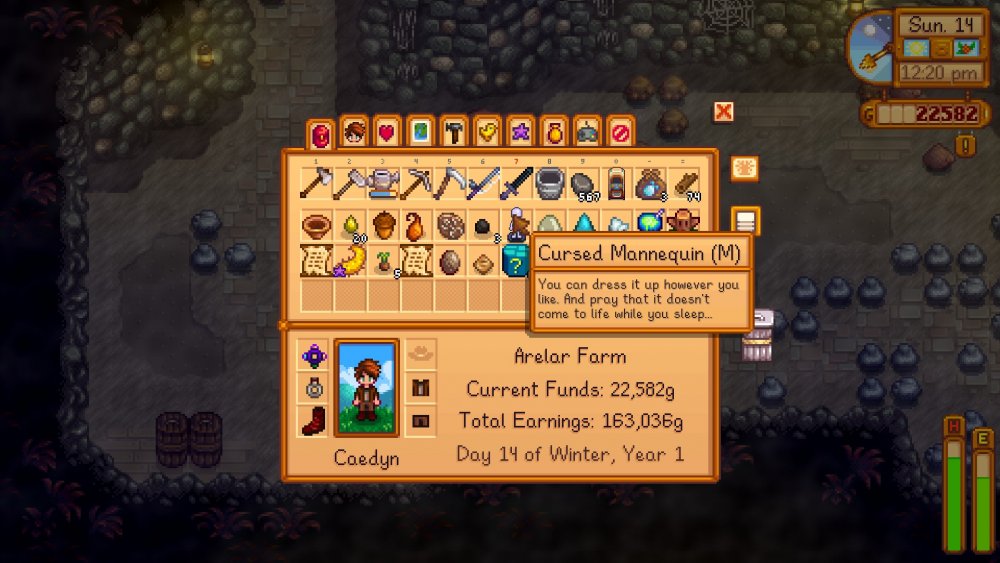The width and height of the screenshot is (1000, 563).
Task: Select the Cursed Mannequin item
Action: [x=517, y=223]
